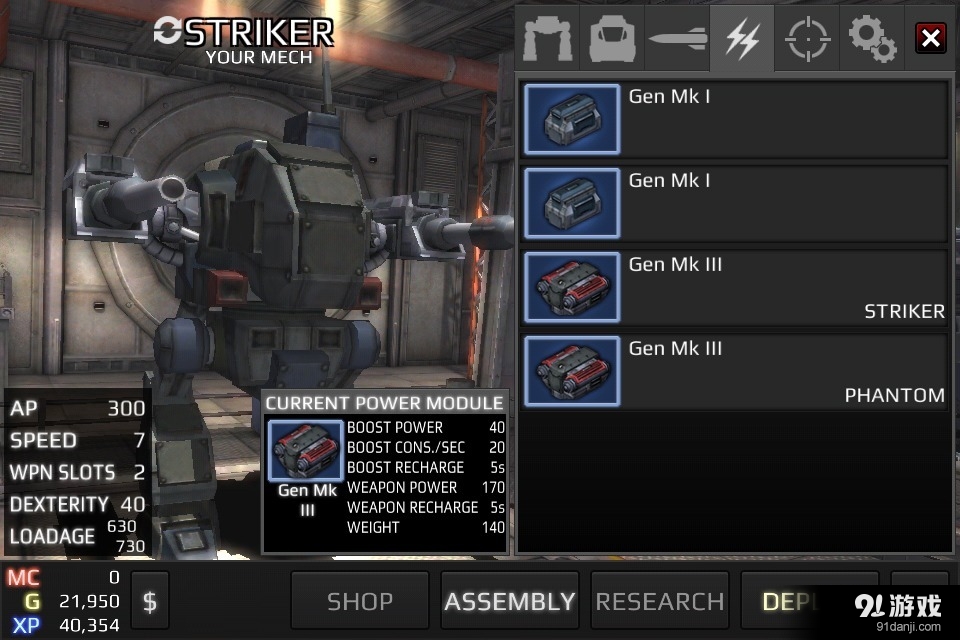This screenshot has height=640, width=960.
Task: Open the SHOP menu
Action: pos(360,601)
